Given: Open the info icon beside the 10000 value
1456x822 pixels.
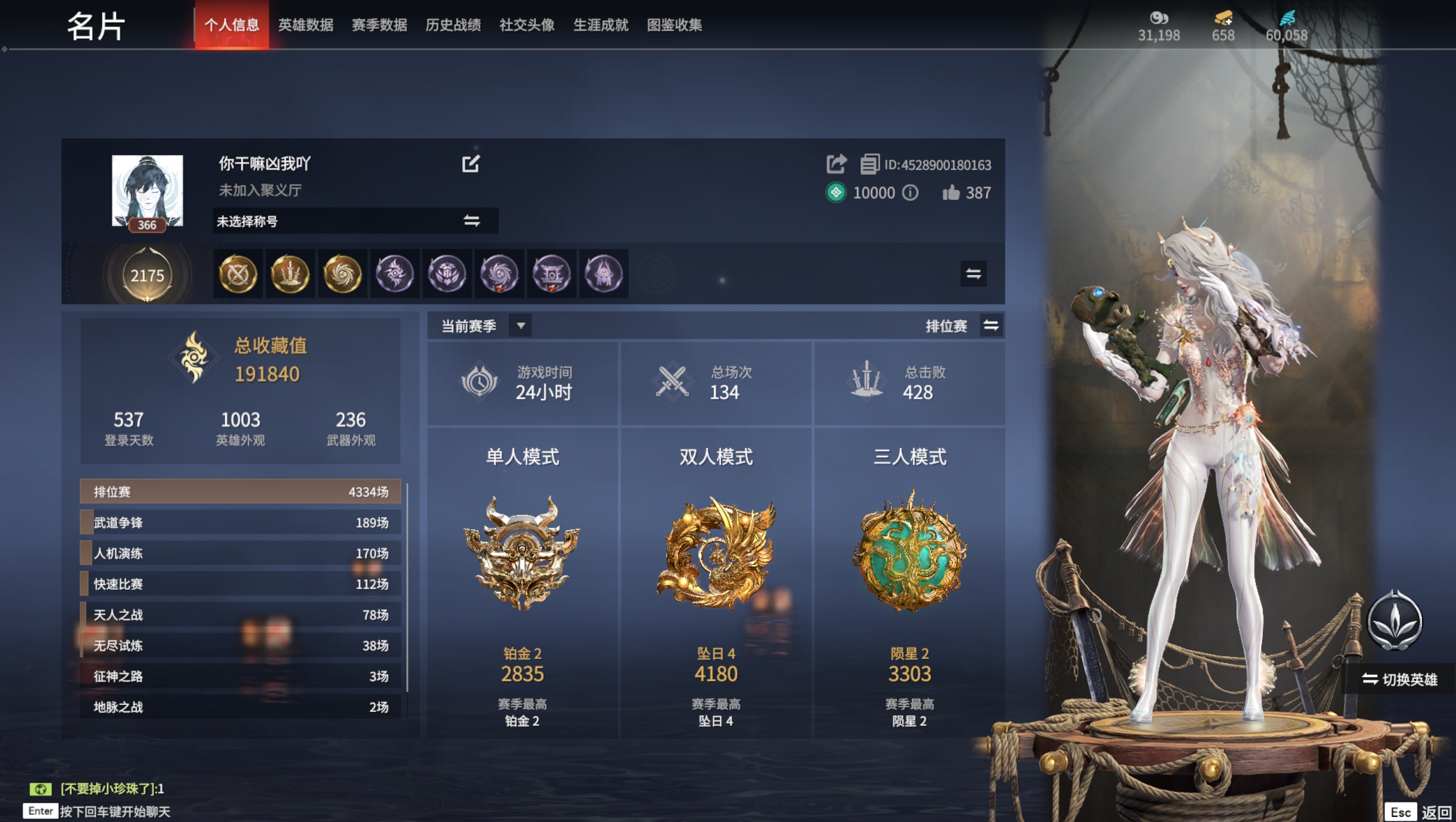Looking at the screenshot, I should [910, 193].
